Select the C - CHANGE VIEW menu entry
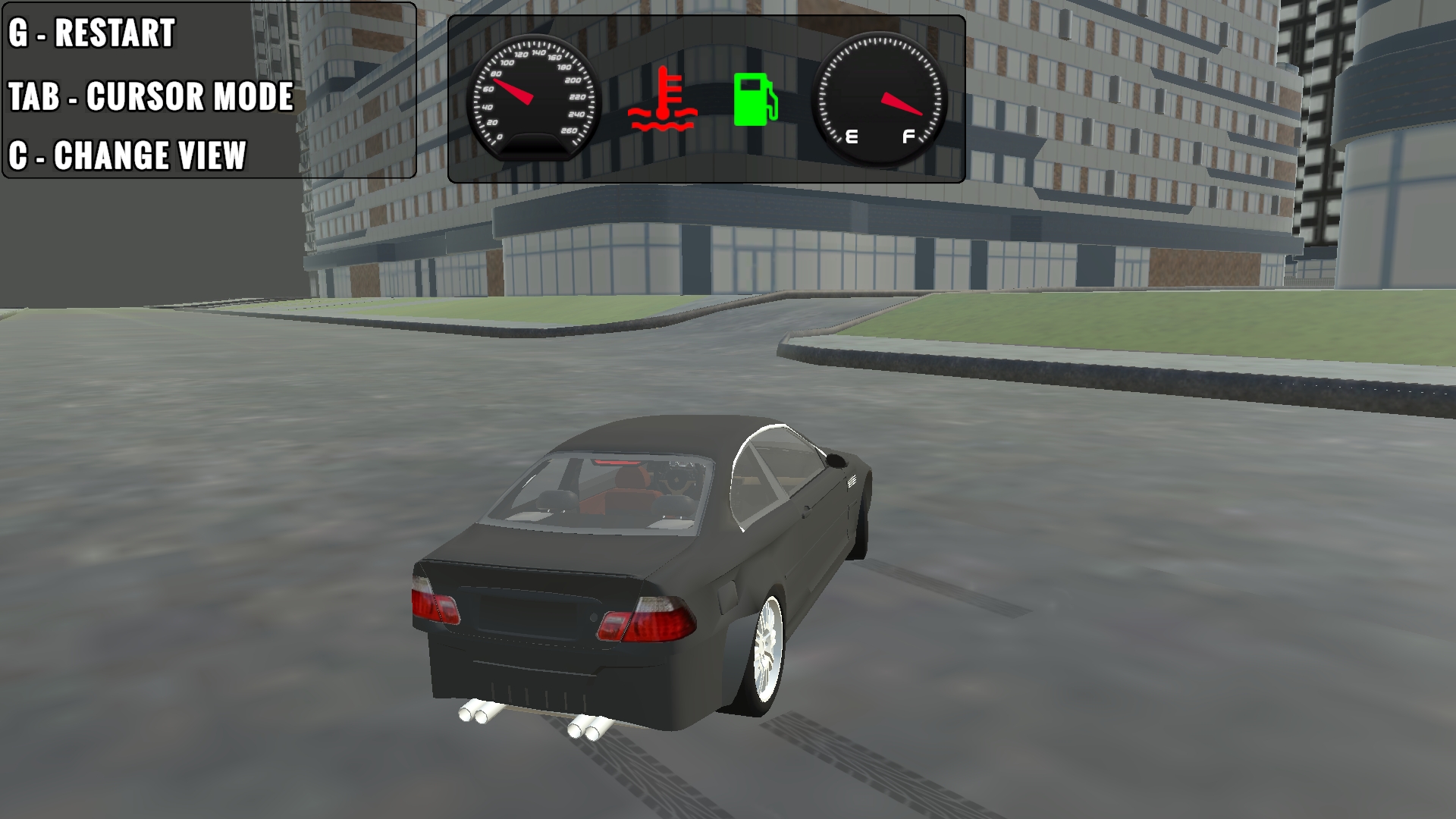This screenshot has height=819, width=1456. 127,155
